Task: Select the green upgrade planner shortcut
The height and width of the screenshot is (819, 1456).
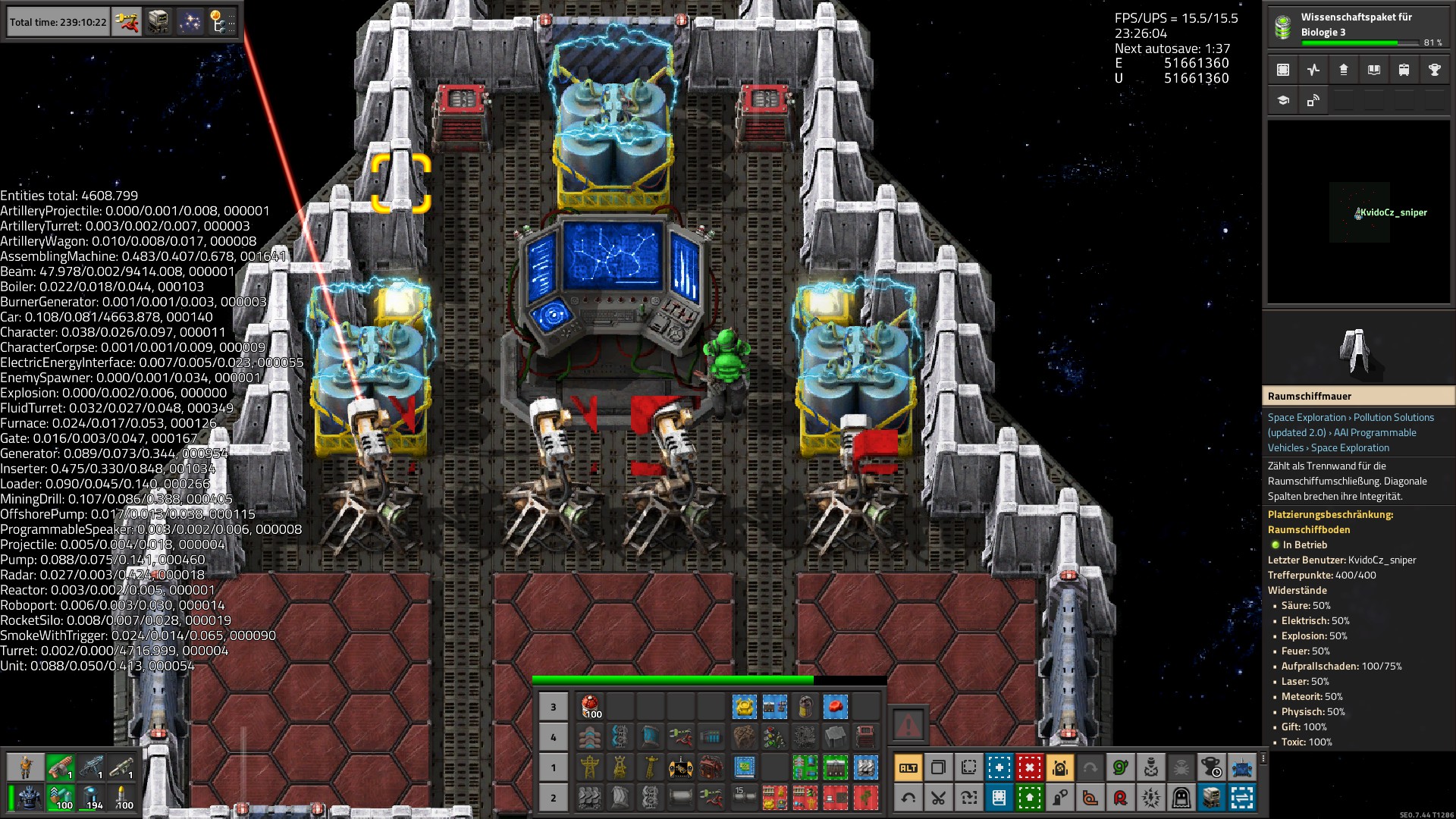Action: click(1029, 798)
